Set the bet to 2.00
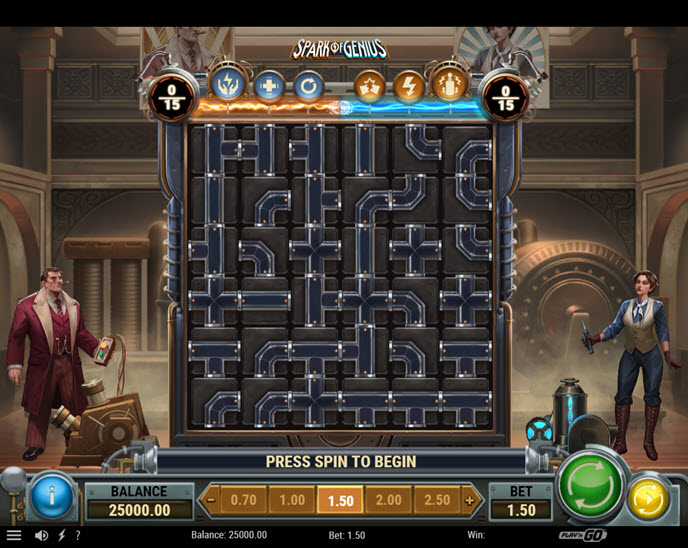This screenshot has width=688, height=548. [388, 499]
